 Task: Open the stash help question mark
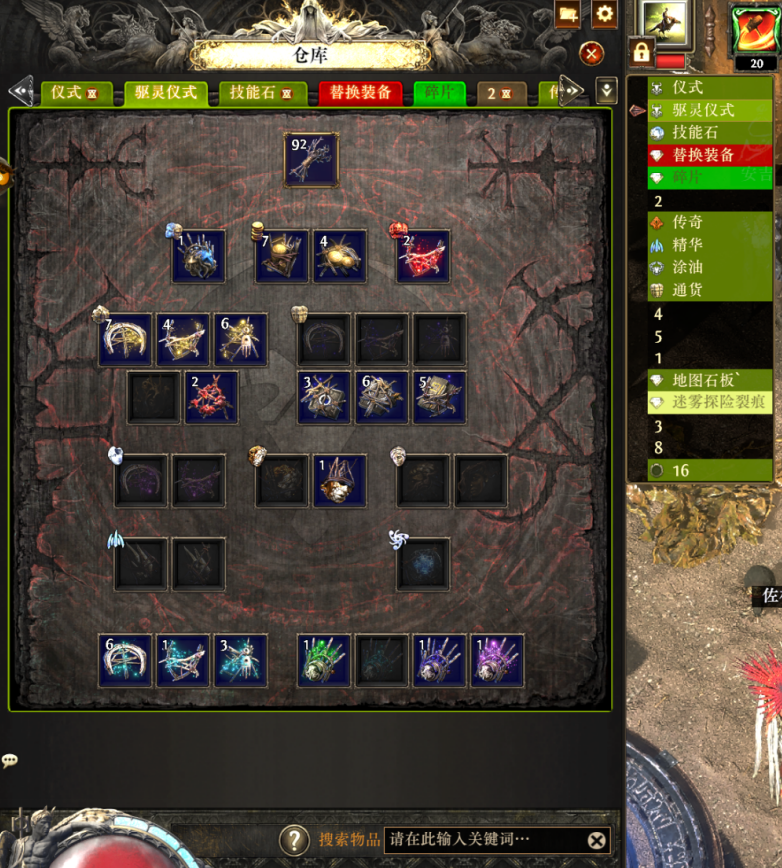click(x=294, y=840)
